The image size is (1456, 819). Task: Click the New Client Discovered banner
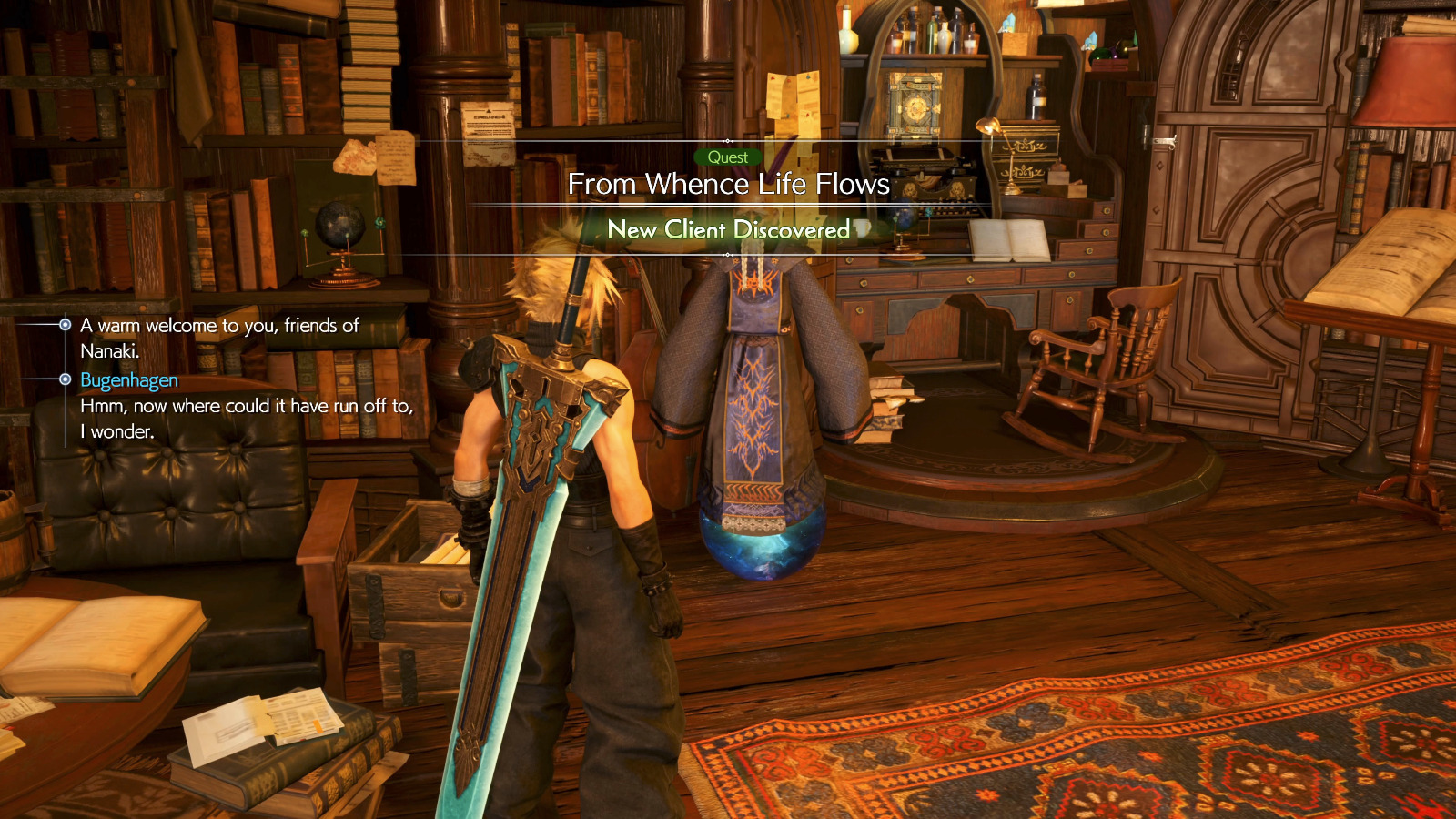point(728,229)
